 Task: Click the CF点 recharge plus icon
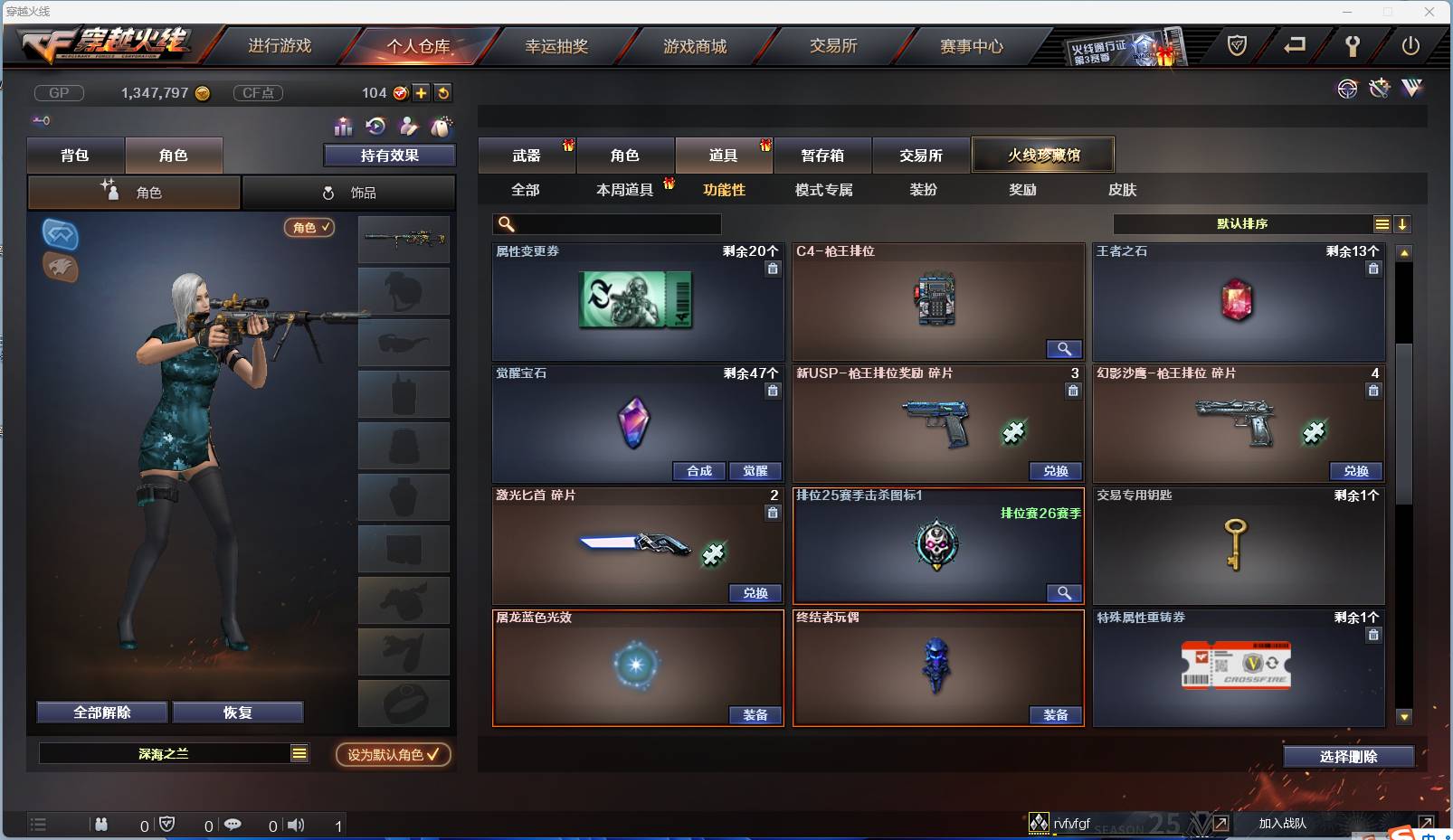tap(421, 92)
